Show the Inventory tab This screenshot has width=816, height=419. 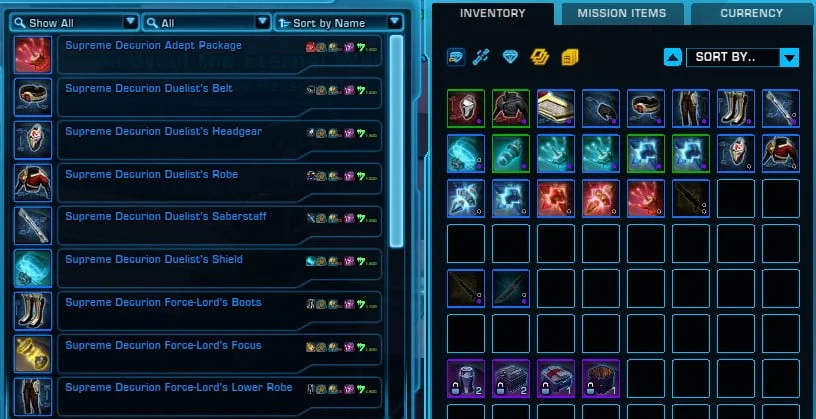click(x=493, y=14)
